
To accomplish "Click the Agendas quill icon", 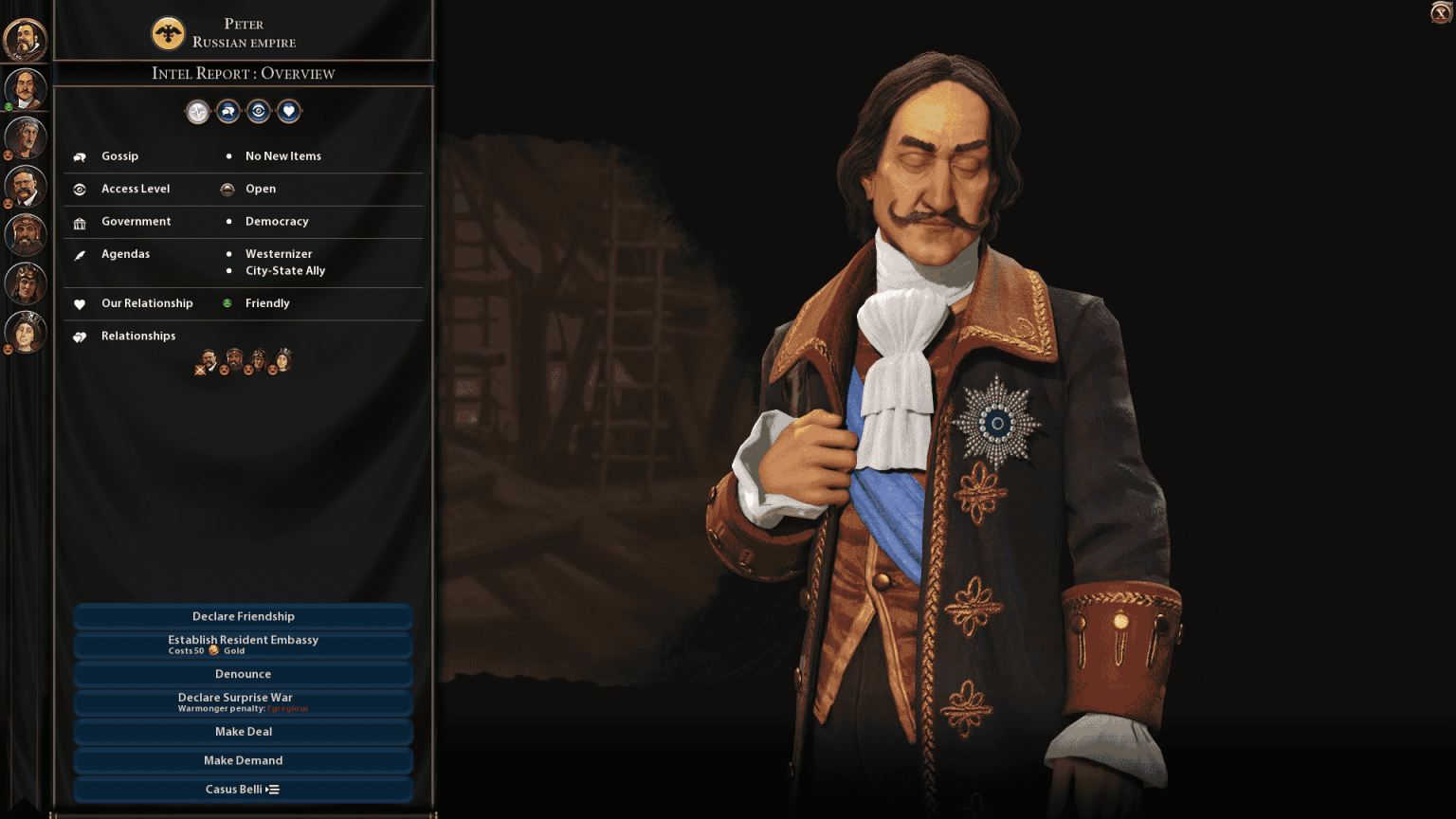I will pos(80,254).
